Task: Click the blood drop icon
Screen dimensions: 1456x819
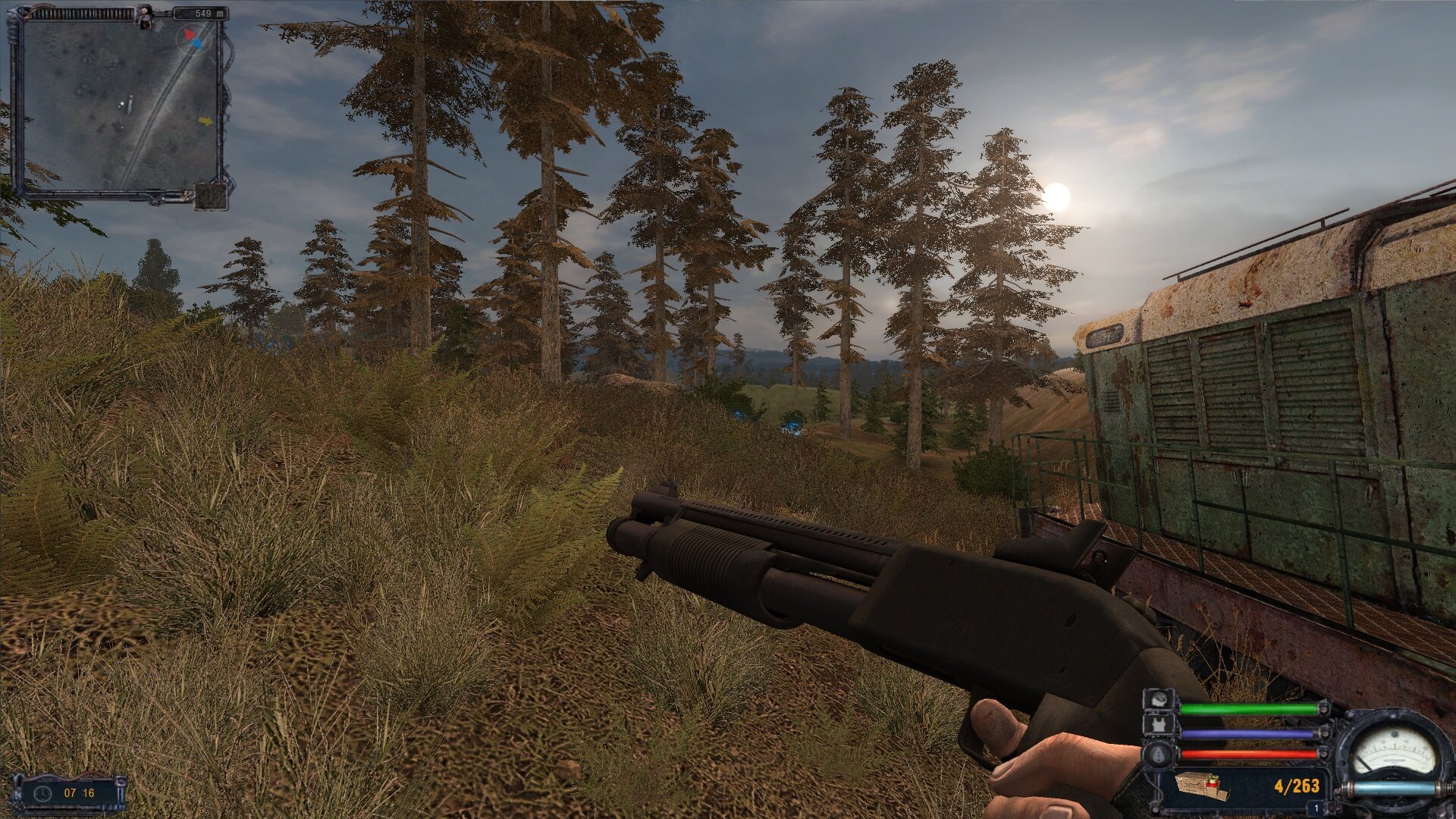Action: 1158,754
